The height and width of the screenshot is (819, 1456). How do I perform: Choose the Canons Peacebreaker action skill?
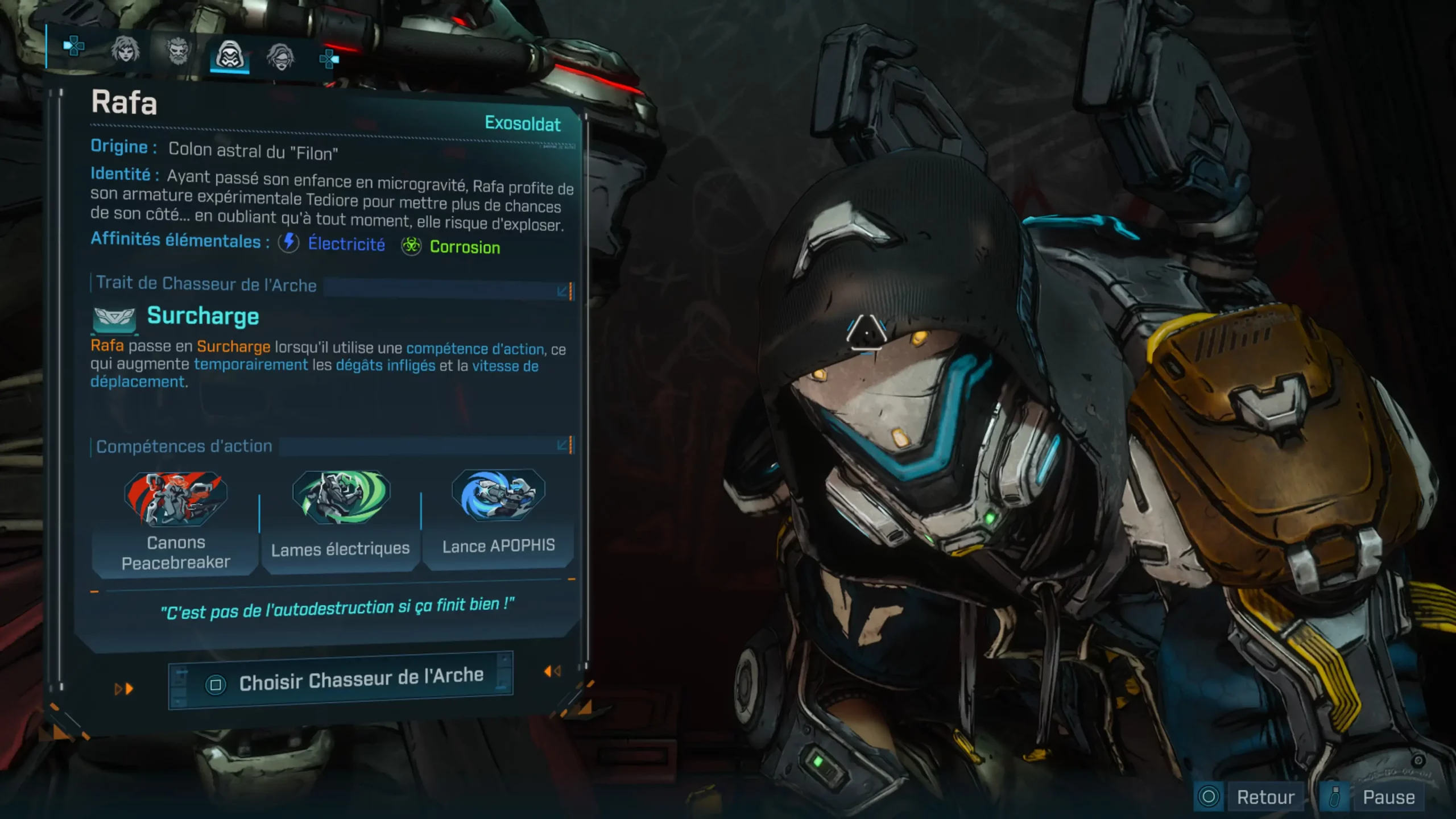175,522
